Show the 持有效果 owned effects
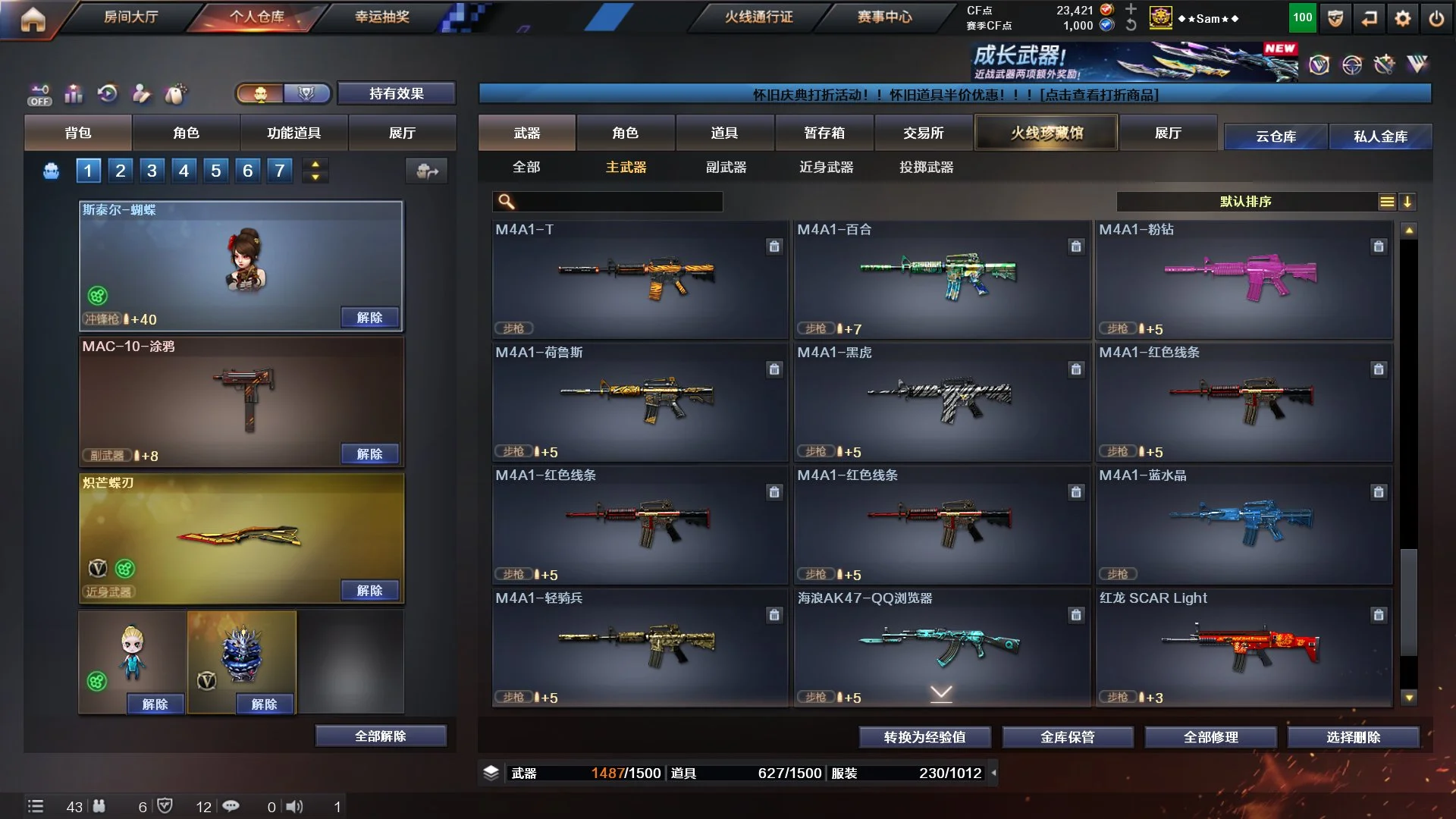1456x819 pixels. click(x=396, y=93)
